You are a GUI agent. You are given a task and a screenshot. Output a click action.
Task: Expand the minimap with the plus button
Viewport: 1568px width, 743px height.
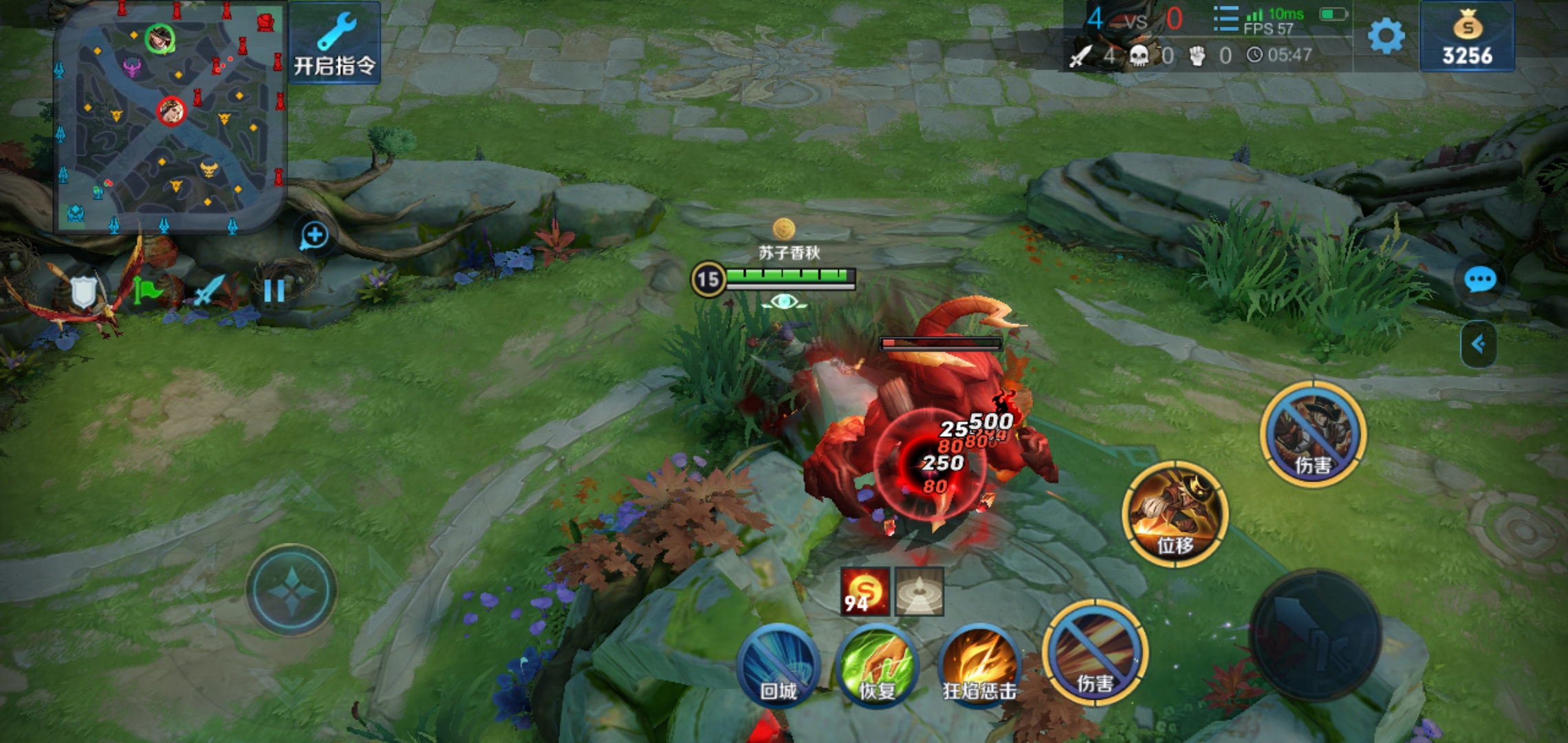(x=314, y=235)
